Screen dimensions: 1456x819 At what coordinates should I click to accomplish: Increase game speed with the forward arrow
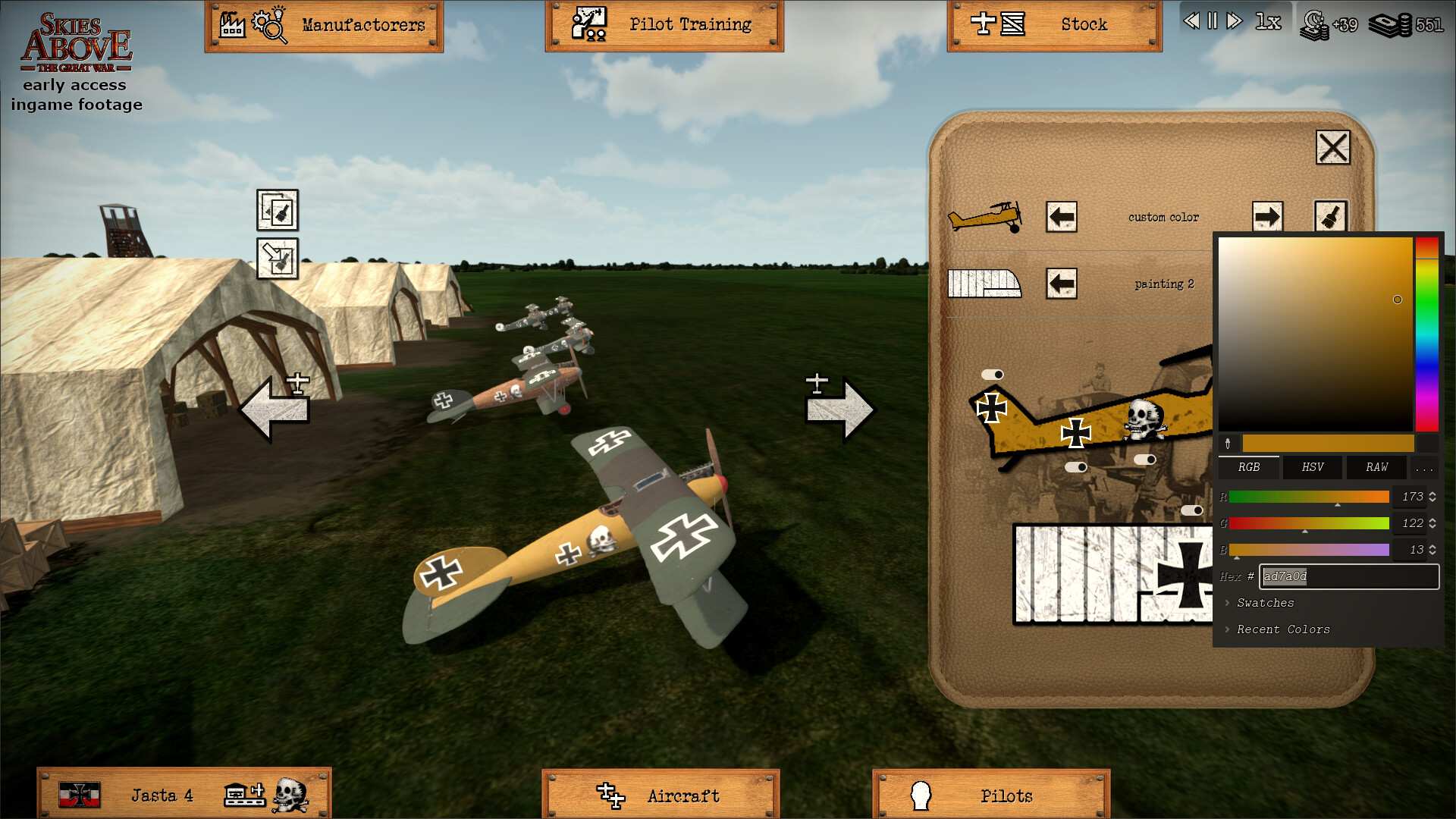[1235, 21]
